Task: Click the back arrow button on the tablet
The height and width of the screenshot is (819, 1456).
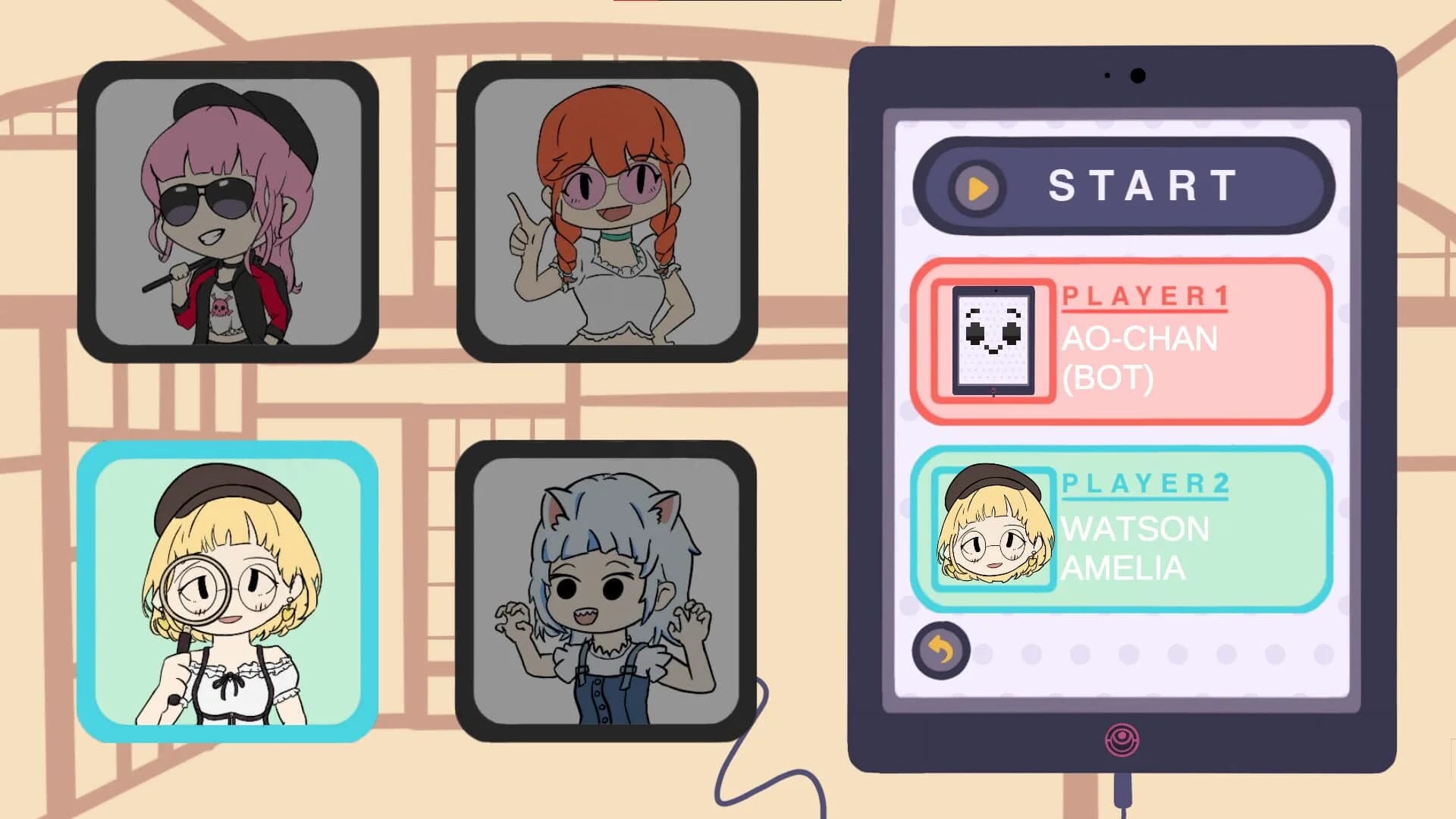Action: pos(940,651)
